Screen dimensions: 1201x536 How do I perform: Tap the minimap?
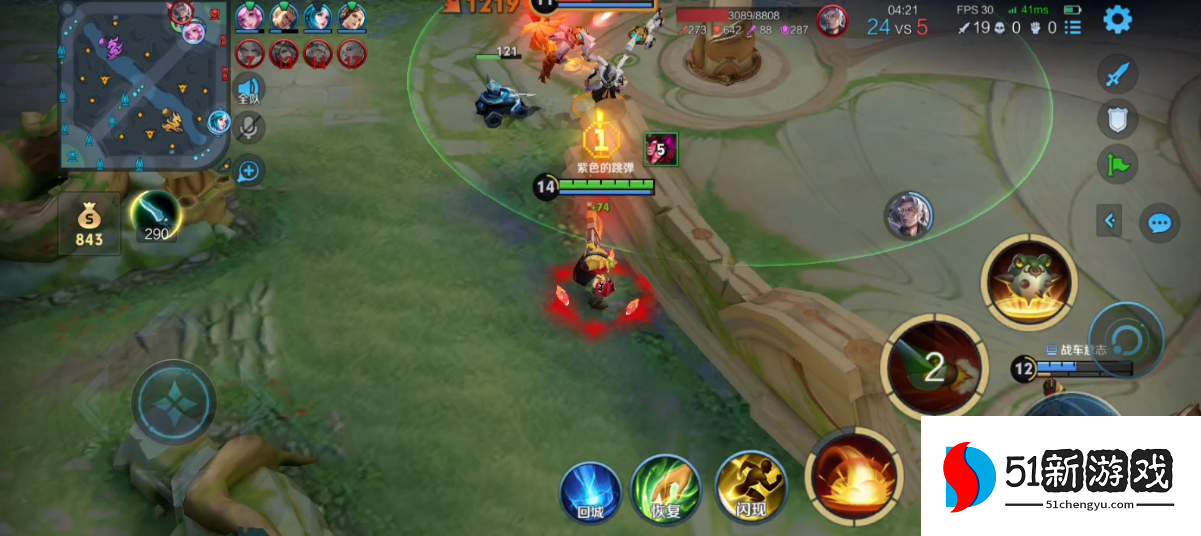145,85
